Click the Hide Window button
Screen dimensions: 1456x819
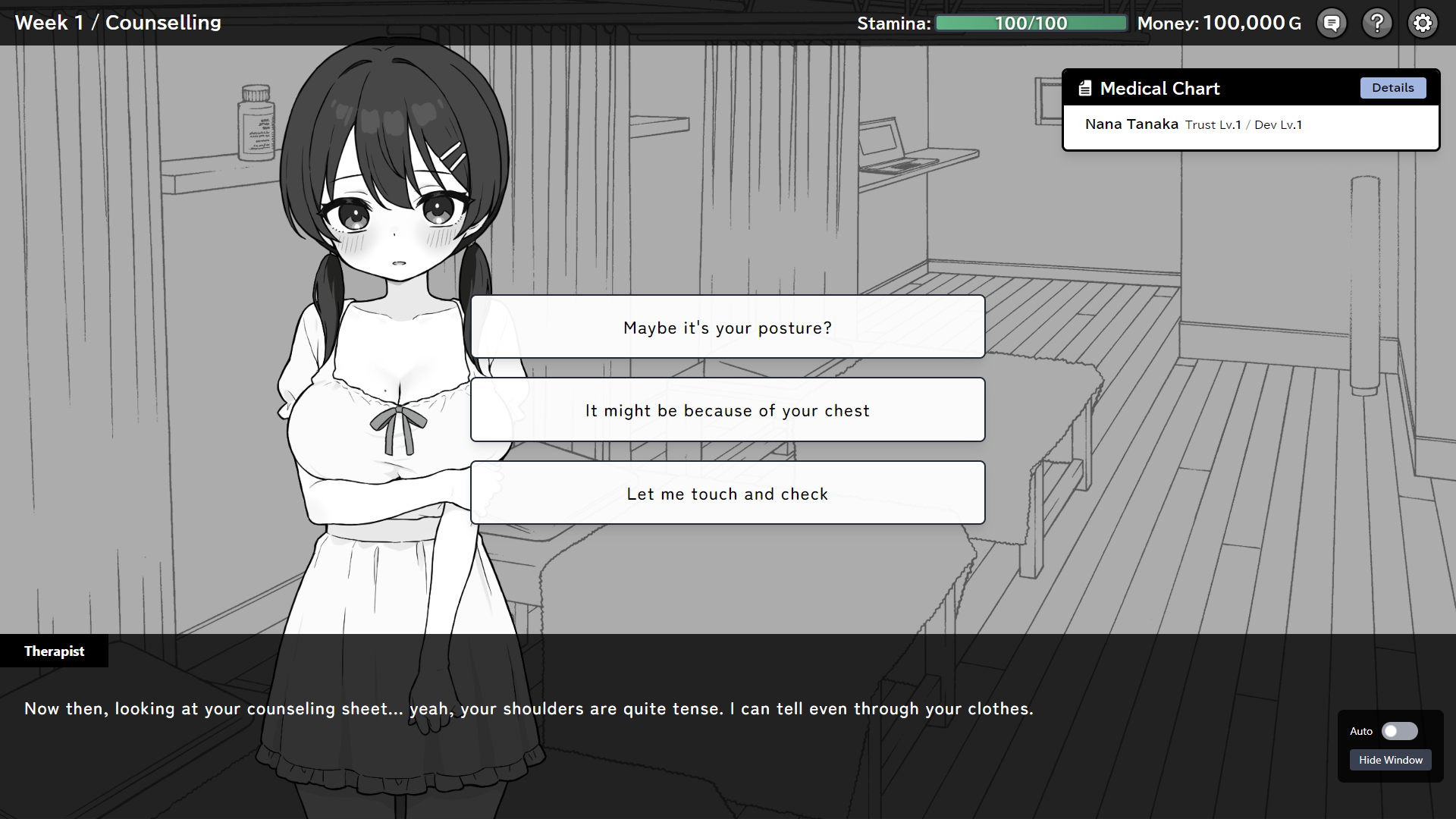(1390, 759)
